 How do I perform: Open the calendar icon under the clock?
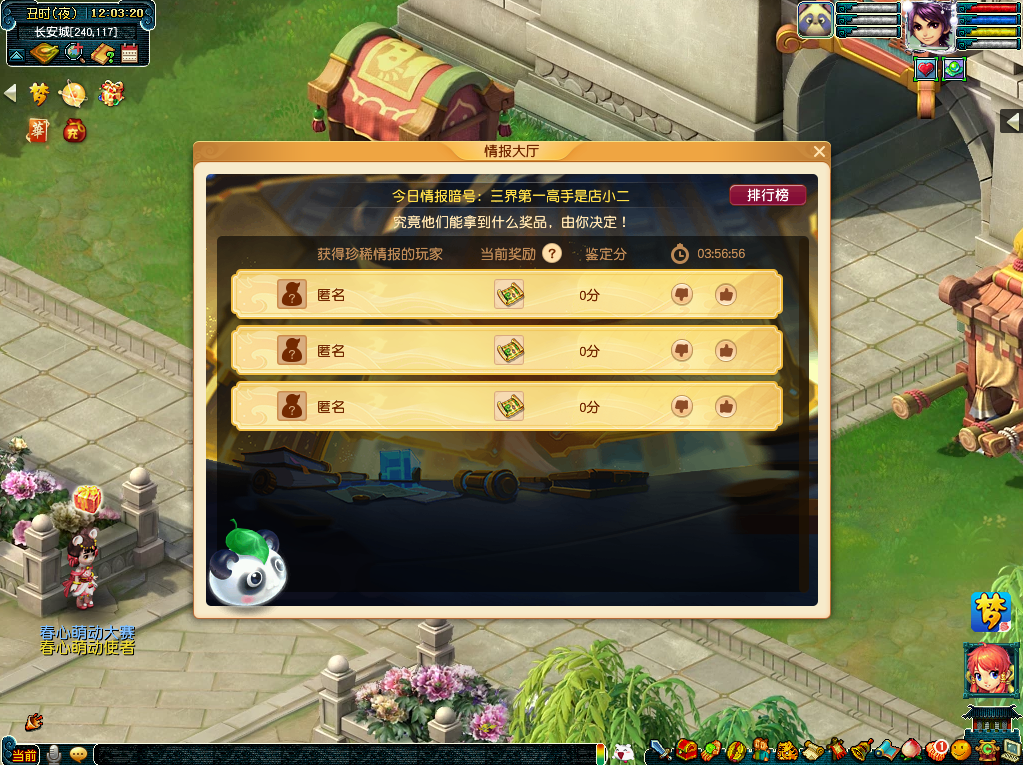click(130, 54)
